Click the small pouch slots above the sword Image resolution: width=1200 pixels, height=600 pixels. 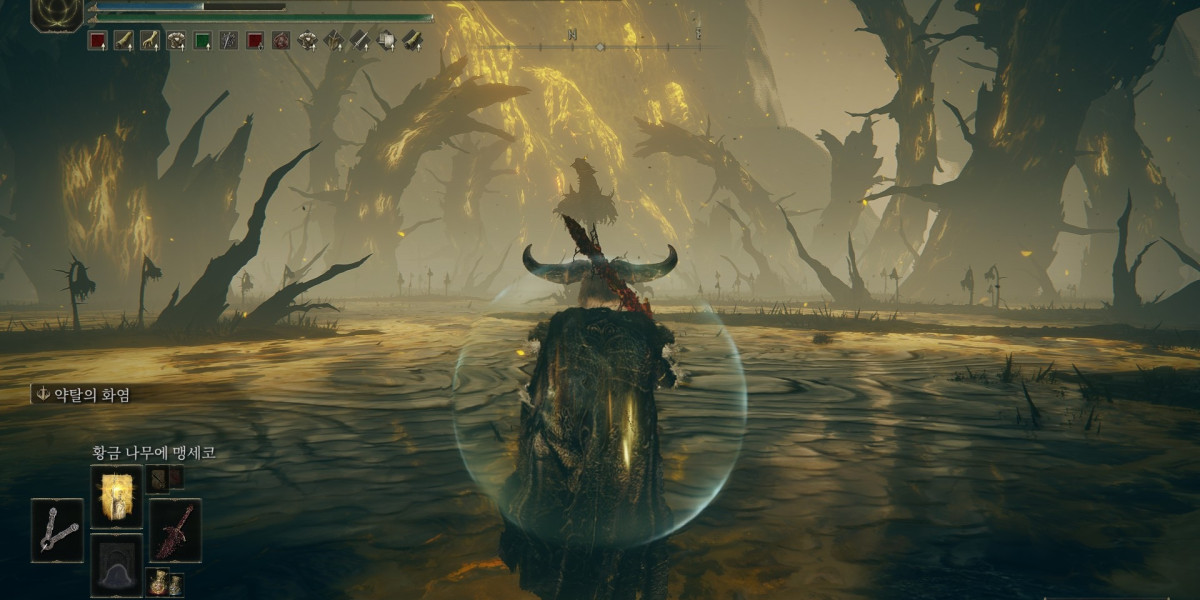(163, 478)
